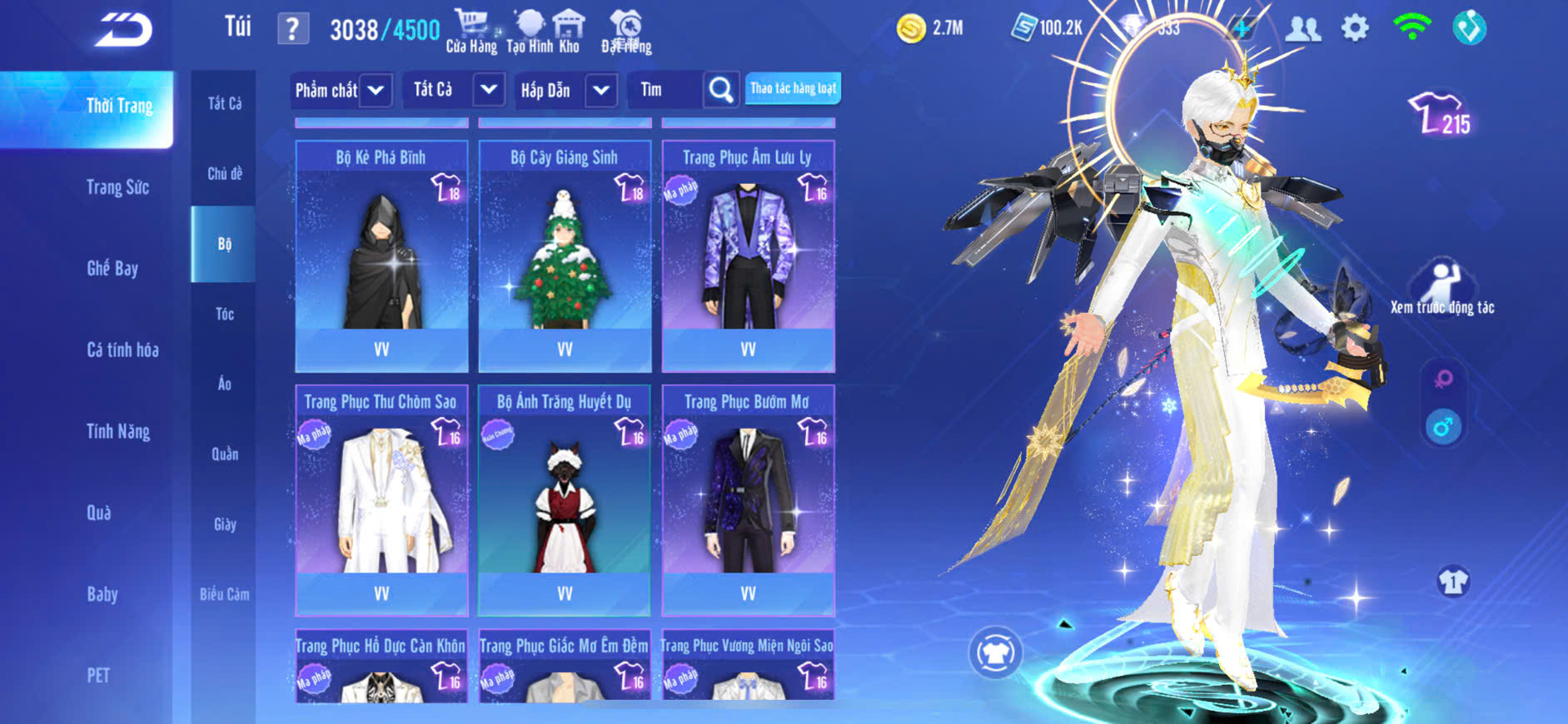Go back with the top-left arrow
The width and height of the screenshot is (1568, 724).
(123, 31)
